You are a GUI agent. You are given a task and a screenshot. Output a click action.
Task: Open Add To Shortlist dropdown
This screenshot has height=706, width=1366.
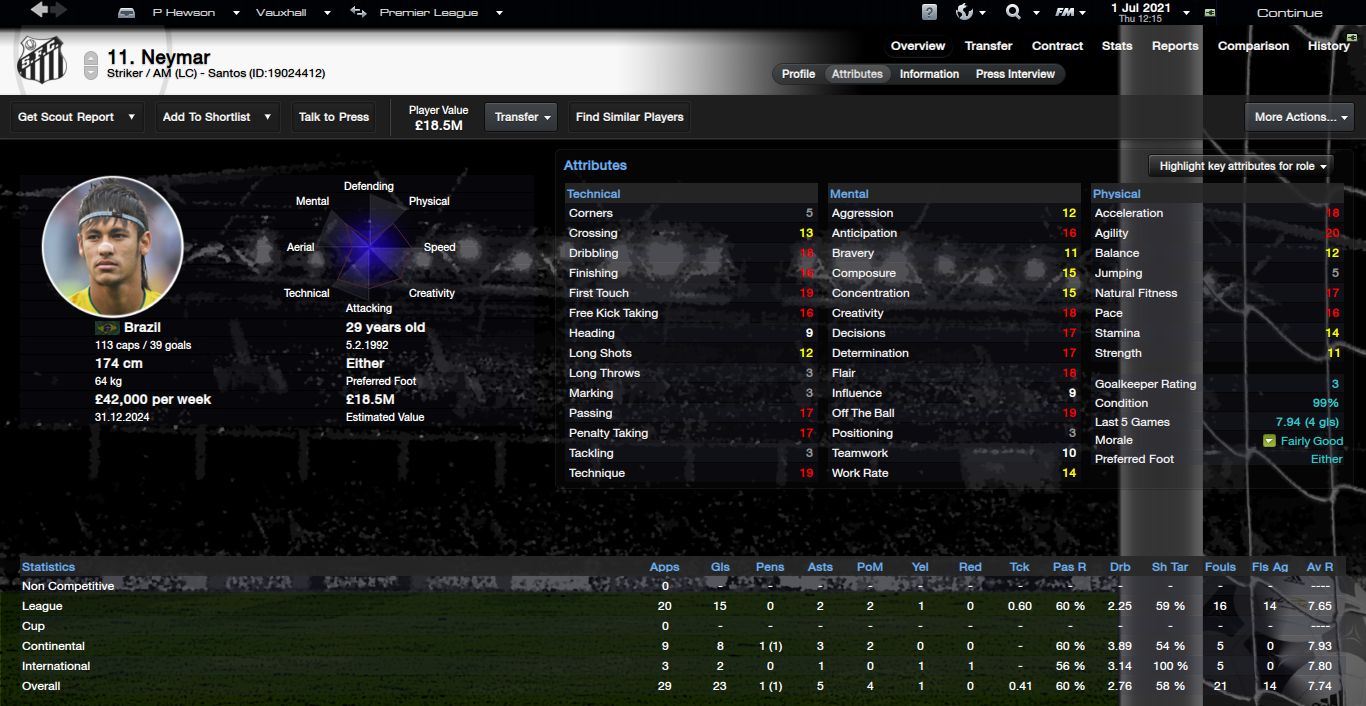[x=217, y=117]
